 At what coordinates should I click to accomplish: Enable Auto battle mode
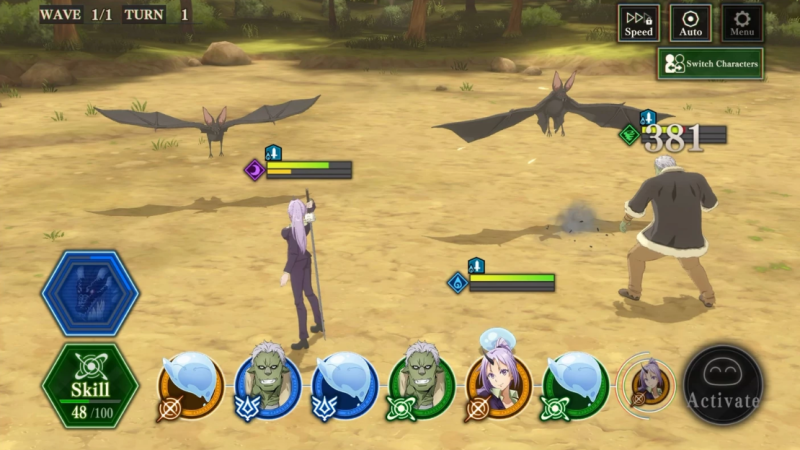[690, 23]
